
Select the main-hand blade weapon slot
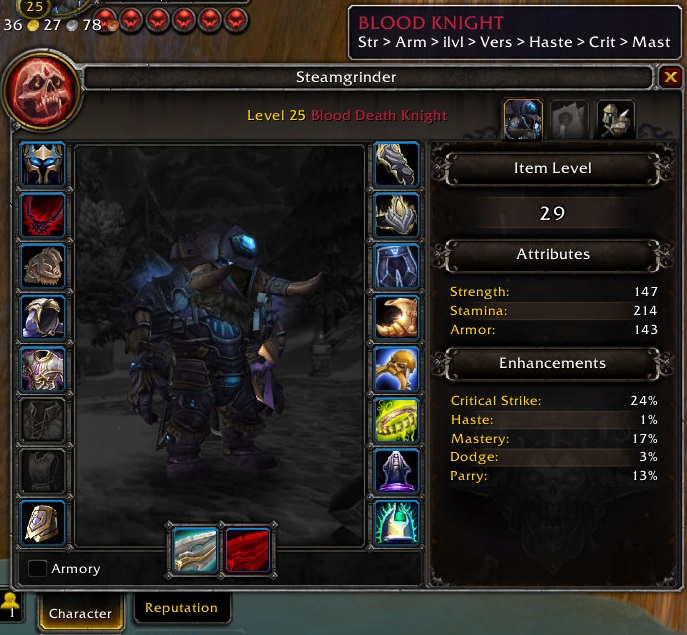click(194, 548)
